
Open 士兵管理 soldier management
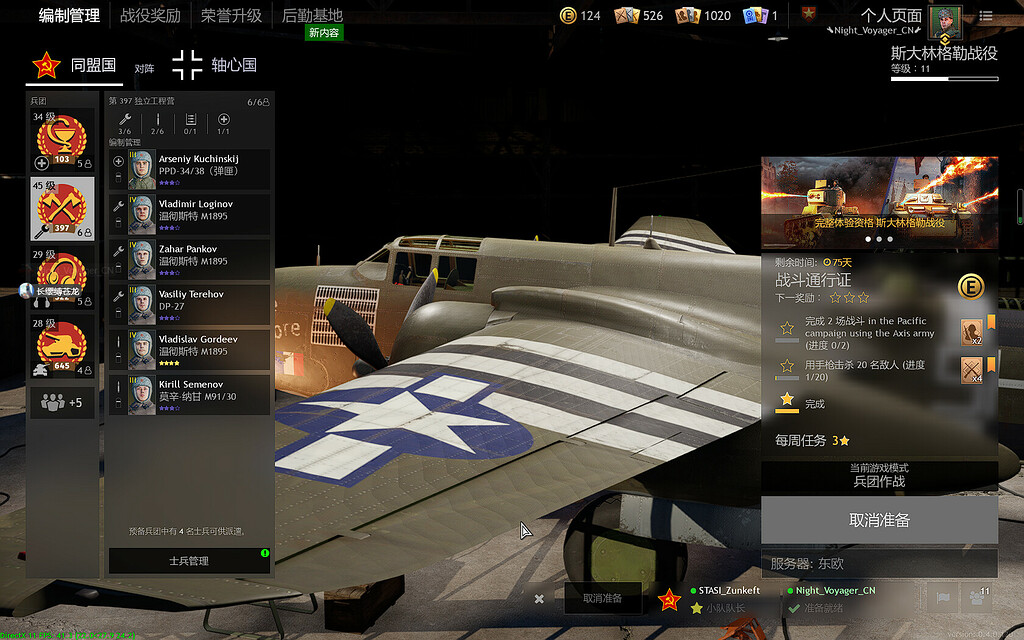(189, 561)
